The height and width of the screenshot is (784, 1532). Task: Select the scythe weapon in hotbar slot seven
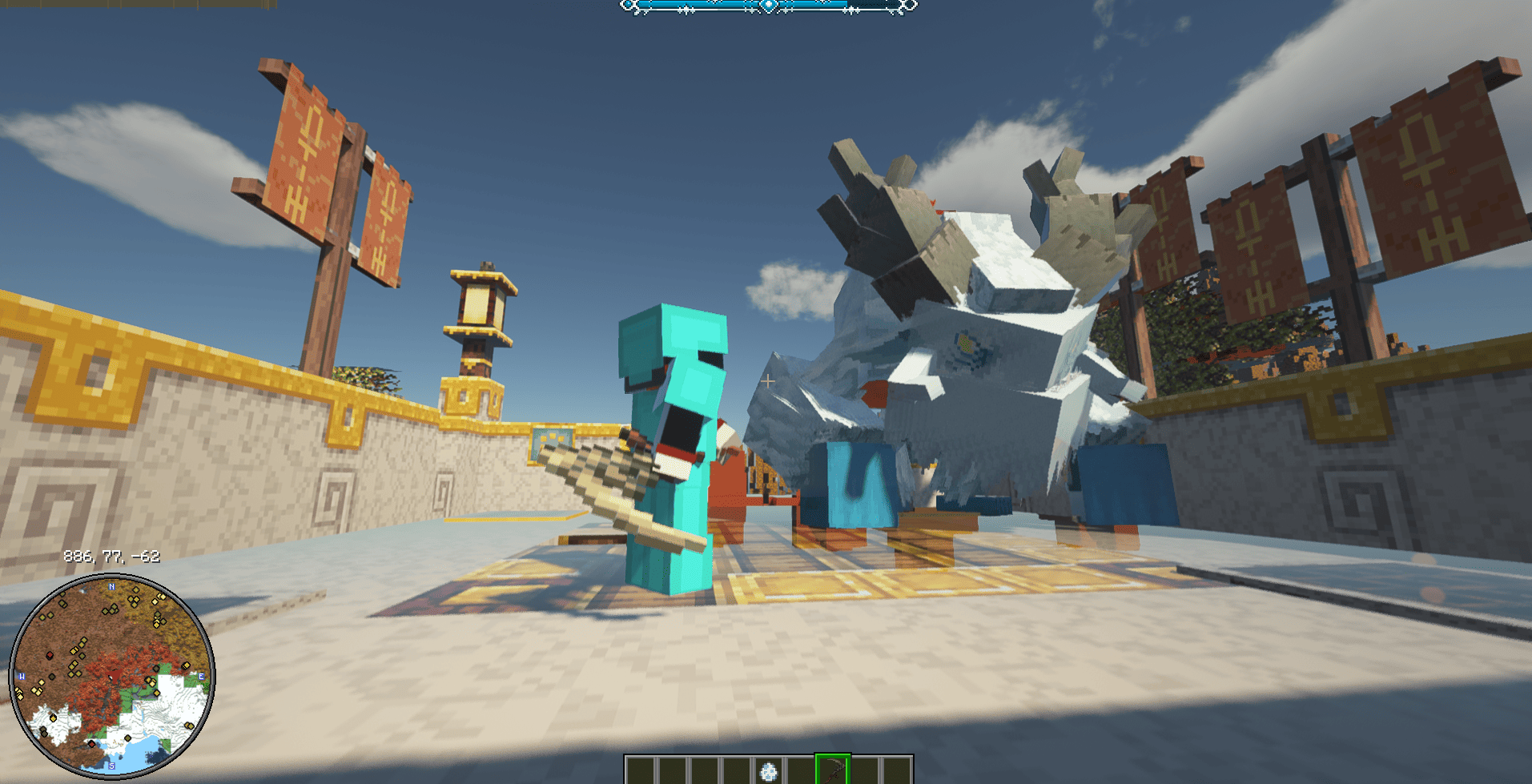833,770
